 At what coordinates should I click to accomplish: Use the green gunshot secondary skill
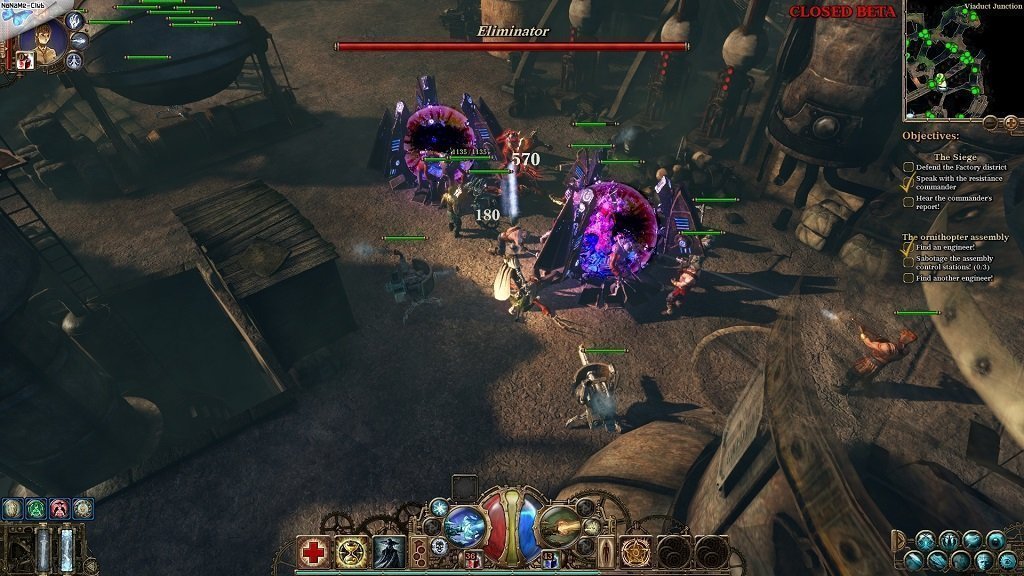(560, 525)
